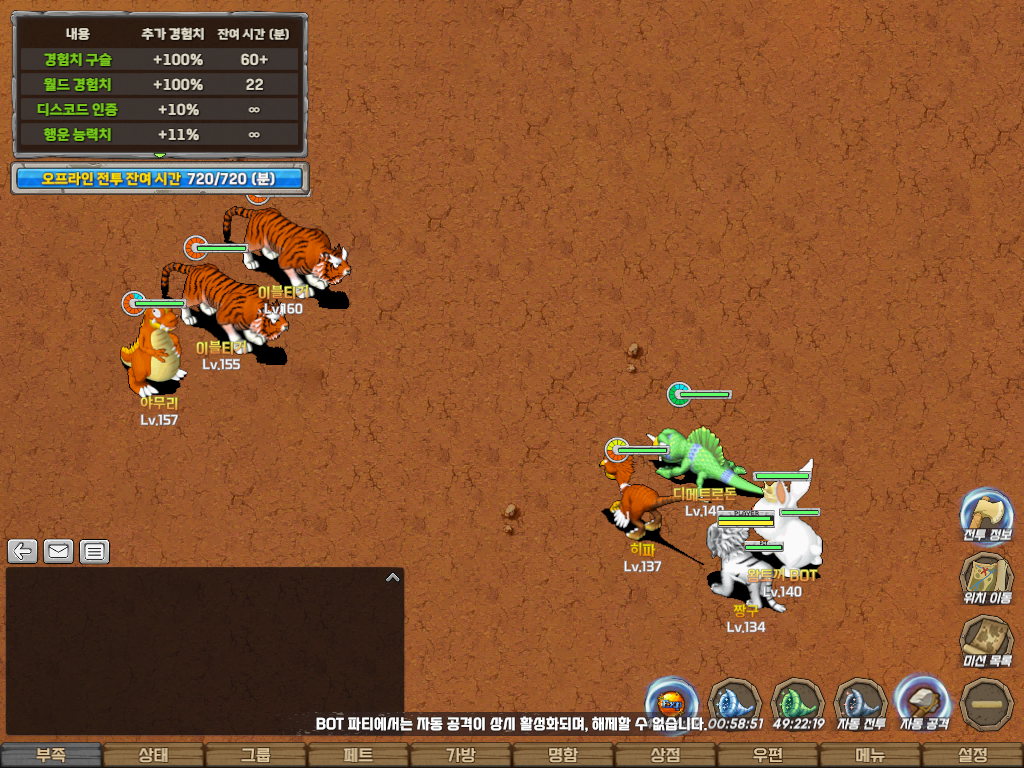Image resolution: width=1024 pixels, height=768 pixels.
Task: Show the 페트 (pet) tab
Action: [358, 755]
